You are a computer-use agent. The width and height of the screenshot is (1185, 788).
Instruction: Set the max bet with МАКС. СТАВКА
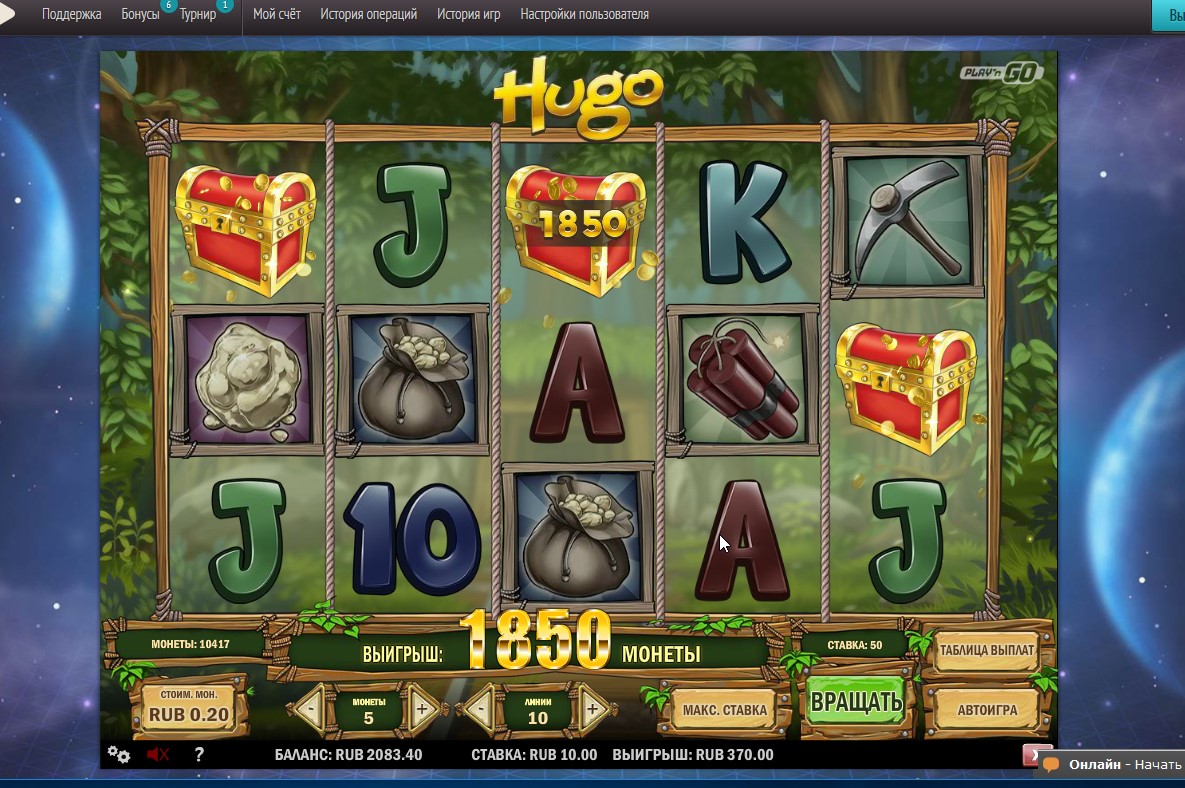[724, 710]
